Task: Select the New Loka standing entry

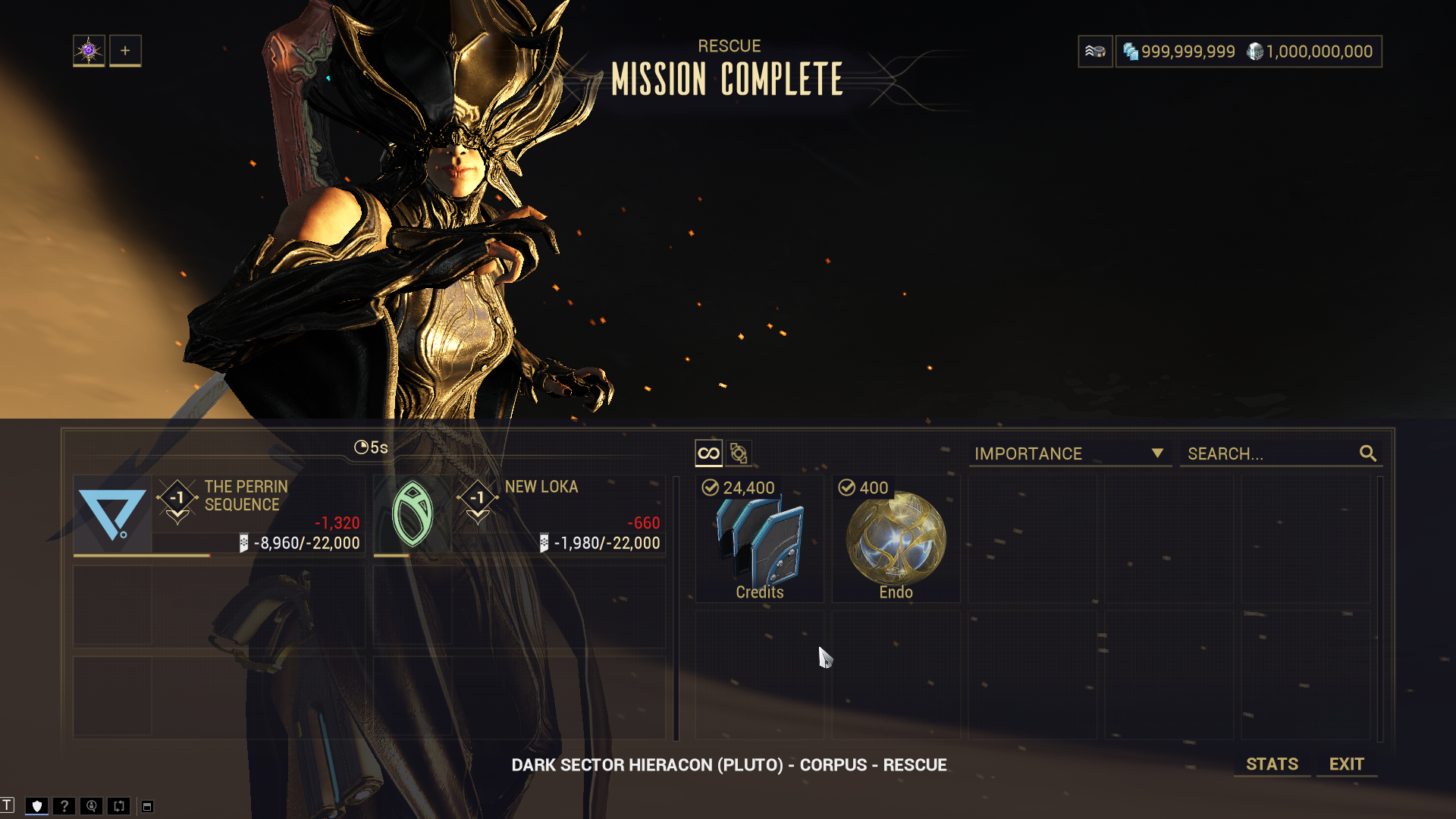Action: [x=519, y=516]
